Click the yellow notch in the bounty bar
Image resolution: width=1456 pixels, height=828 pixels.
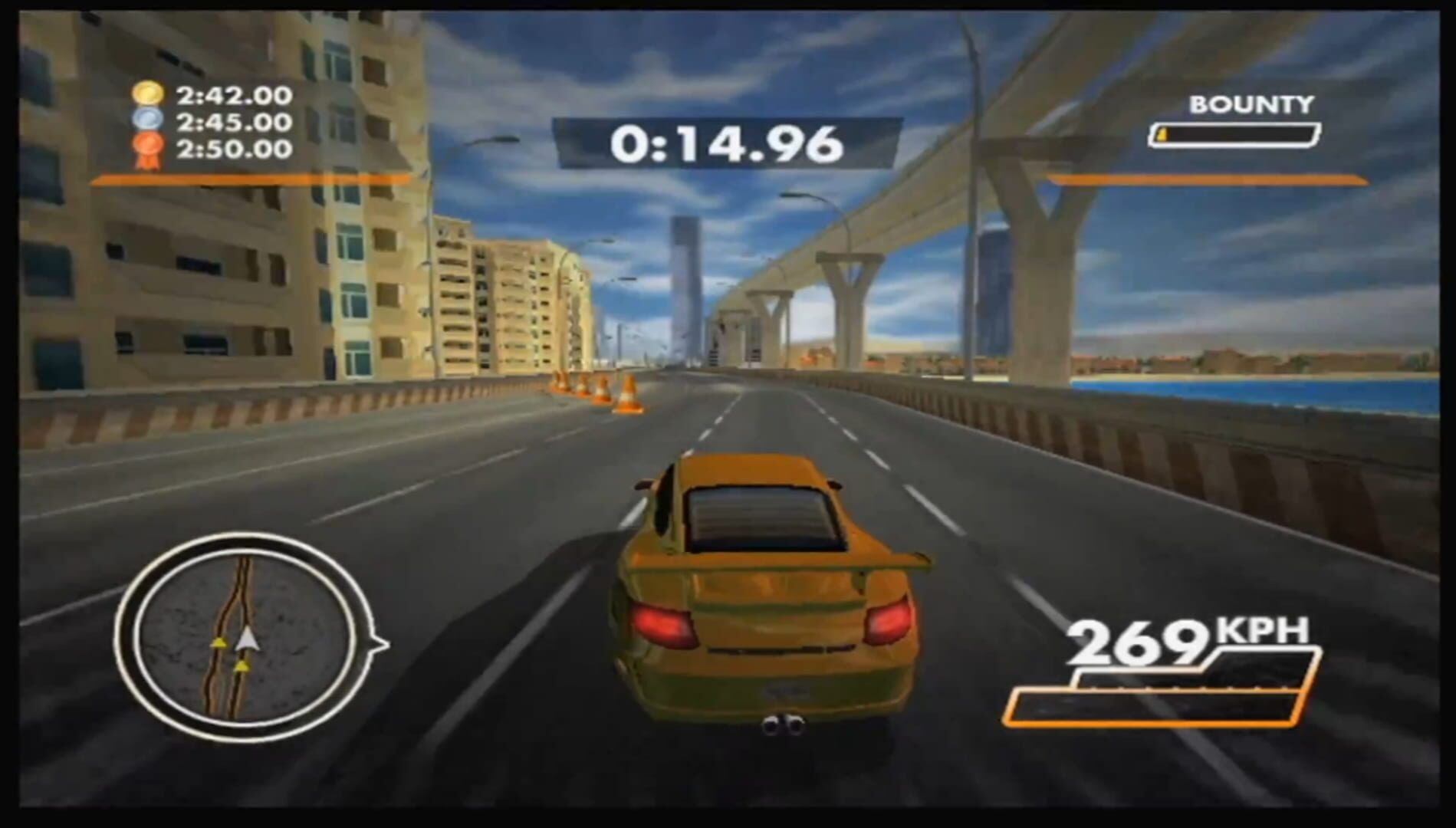click(x=1162, y=134)
